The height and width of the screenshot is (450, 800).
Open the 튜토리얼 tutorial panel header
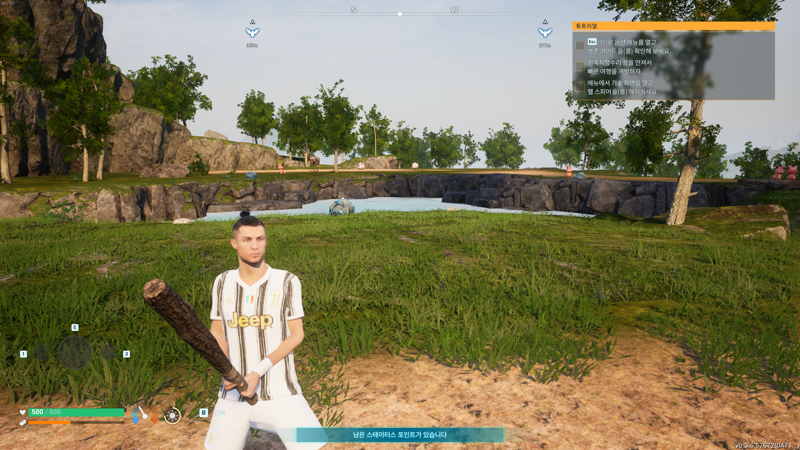tap(673, 26)
